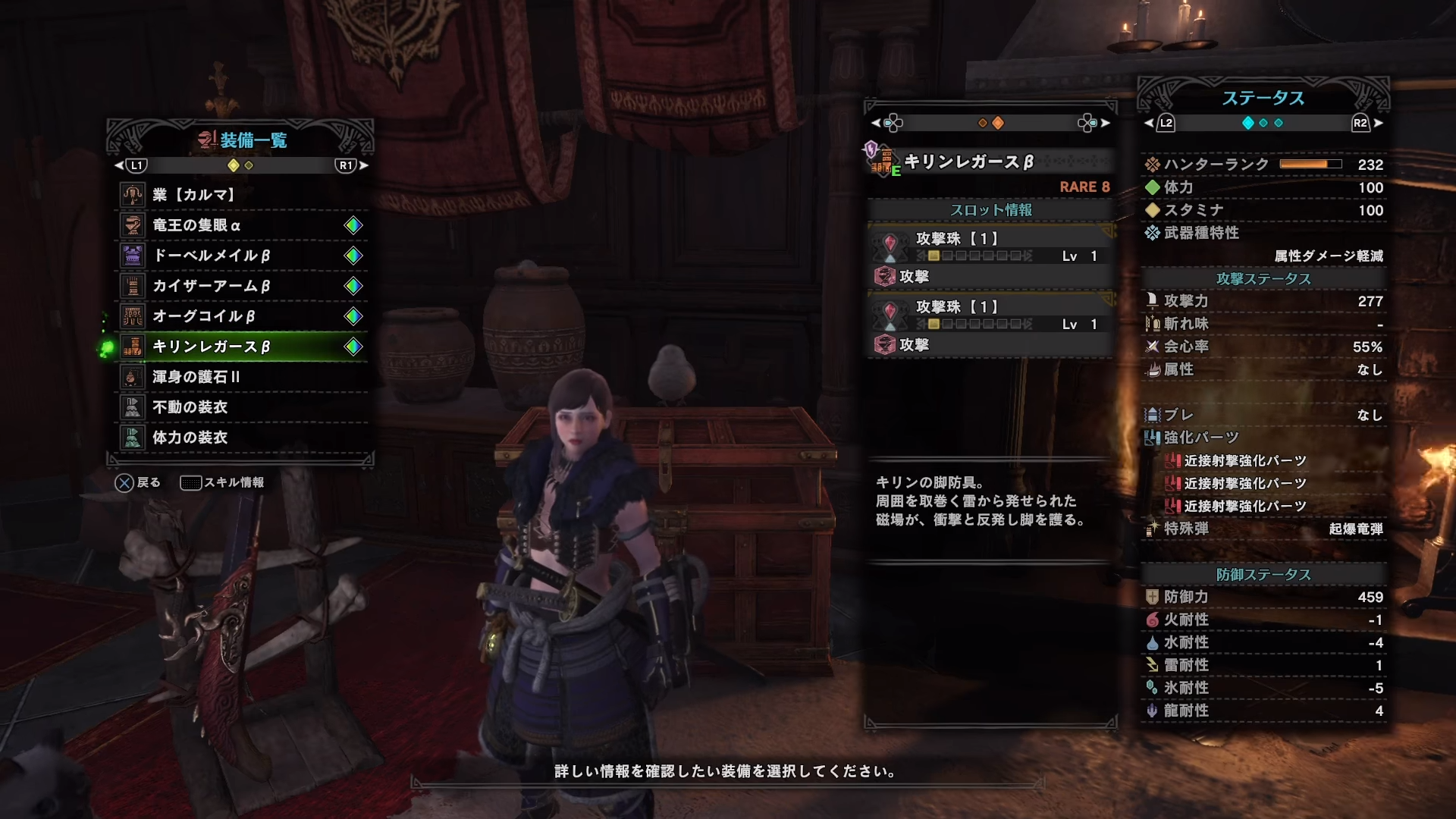Choose the 竜王の隻眼α helmet row
This screenshot has height=819, width=1456.
point(241,225)
